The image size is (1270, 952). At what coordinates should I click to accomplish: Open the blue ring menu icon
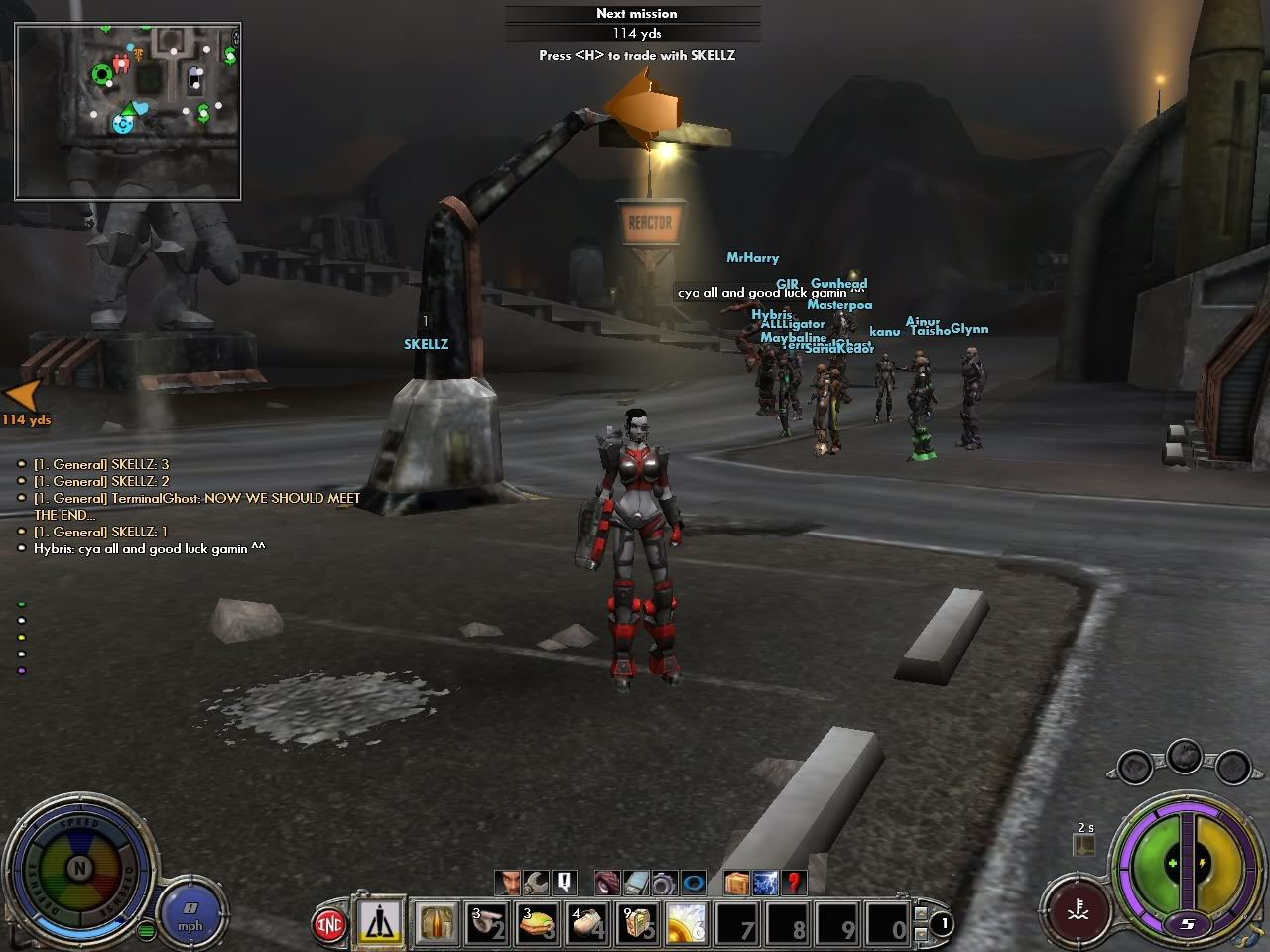(694, 882)
